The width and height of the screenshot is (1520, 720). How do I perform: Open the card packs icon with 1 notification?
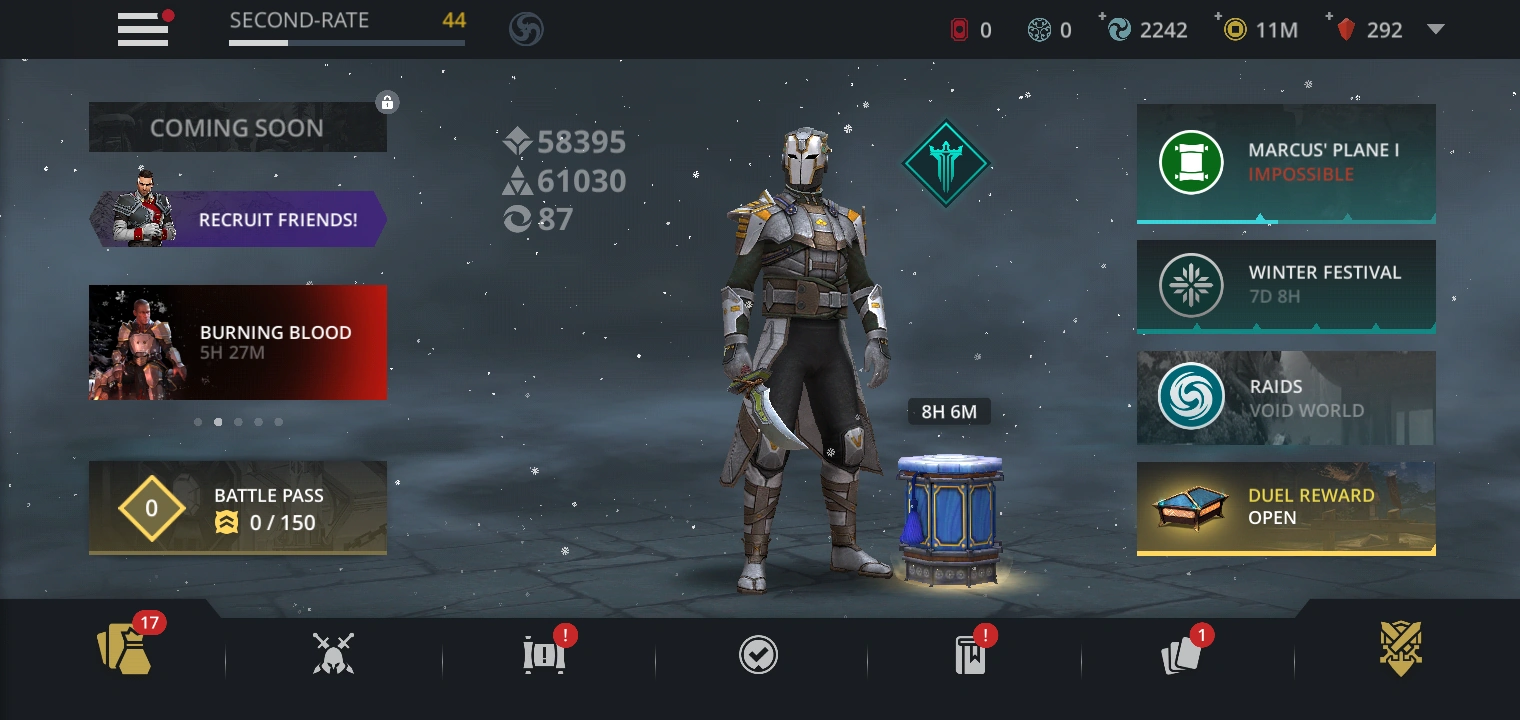click(1181, 652)
